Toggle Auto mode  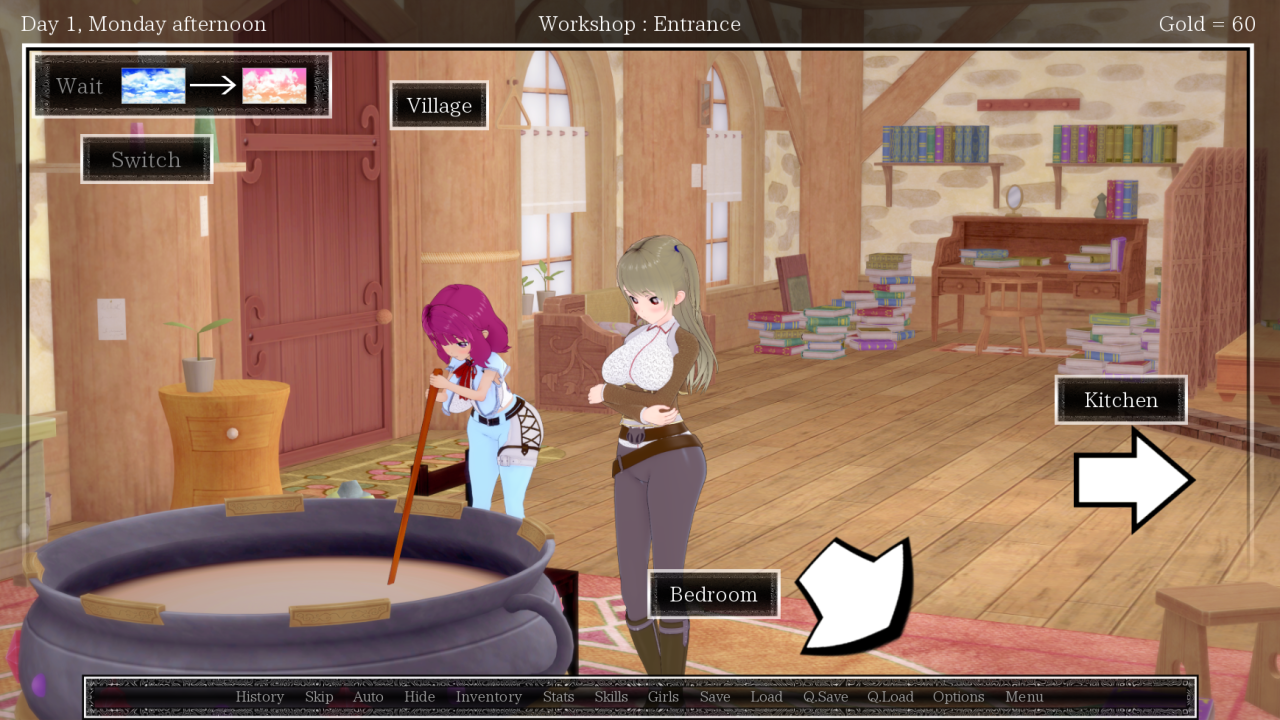tap(368, 697)
